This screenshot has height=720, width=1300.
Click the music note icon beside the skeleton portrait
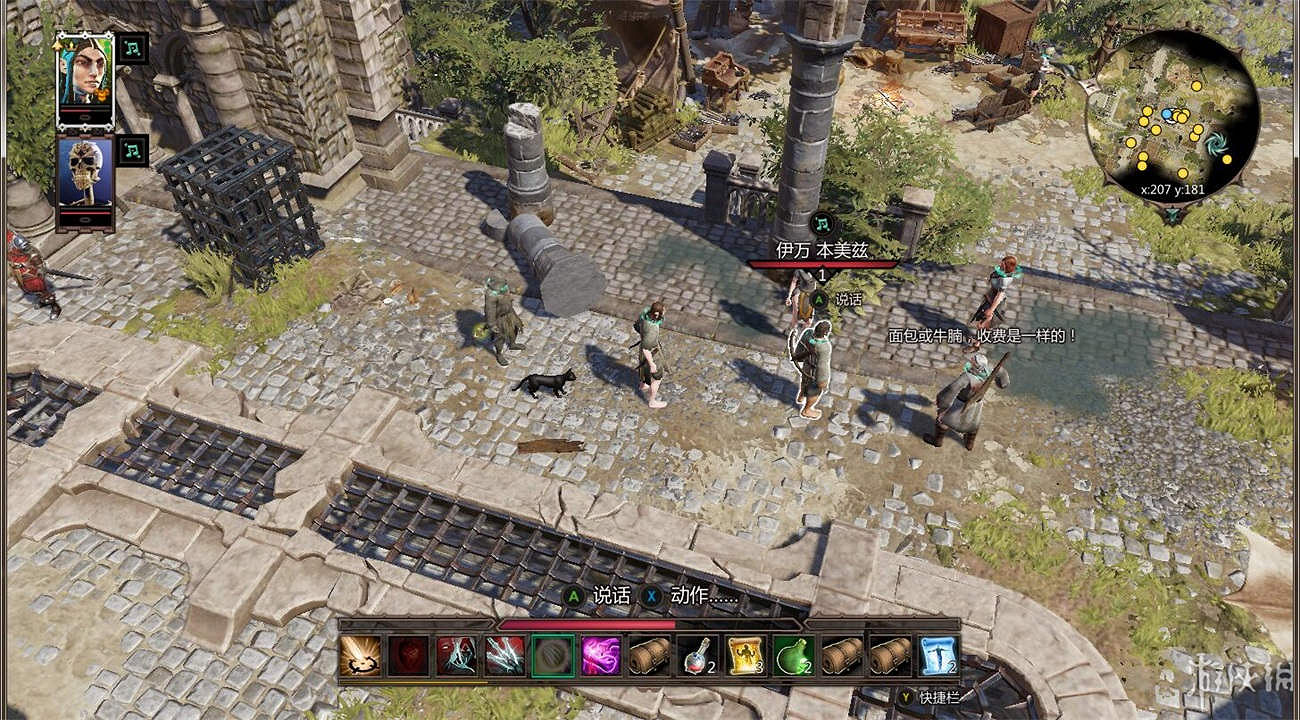coord(132,151)
